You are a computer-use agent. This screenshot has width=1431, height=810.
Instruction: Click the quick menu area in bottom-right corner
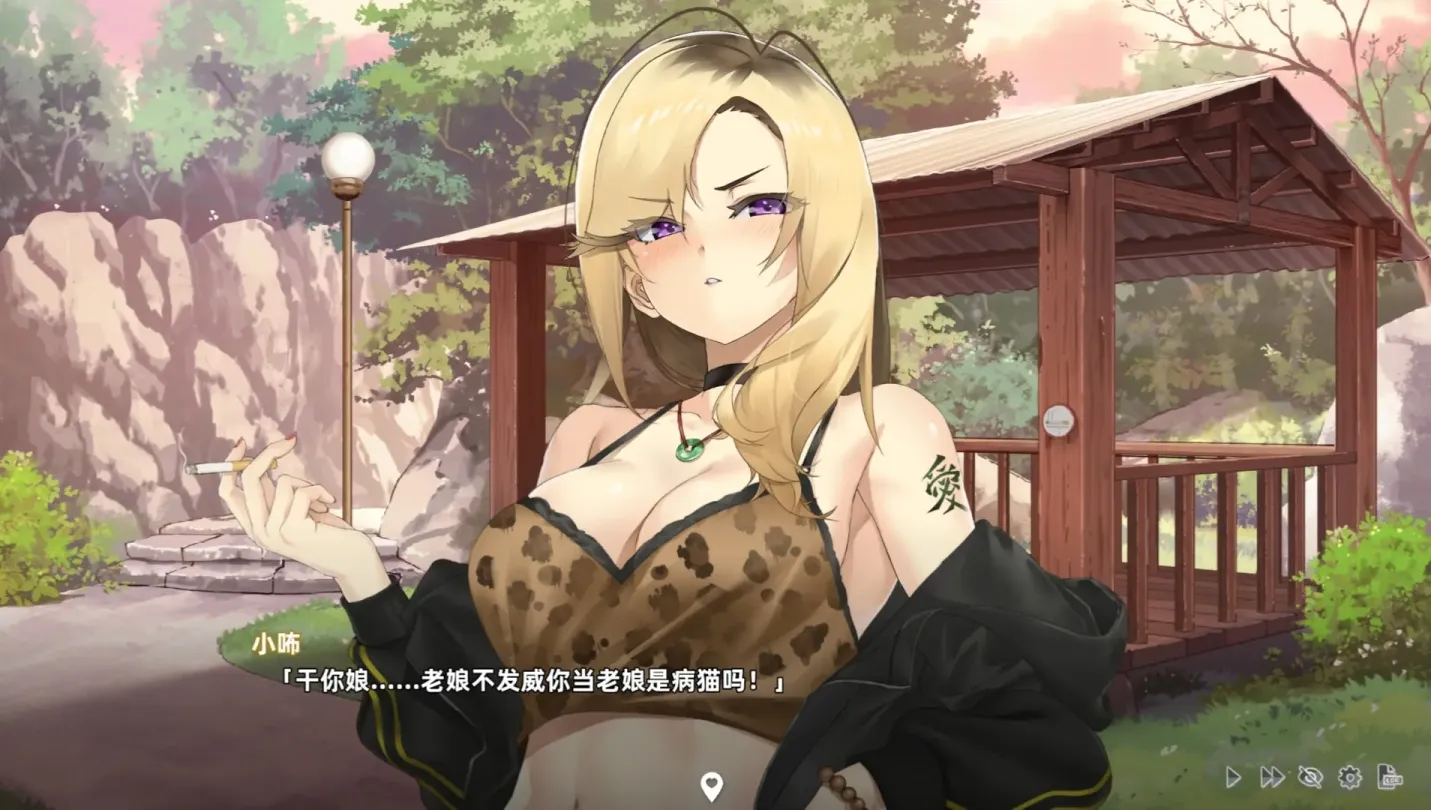[1310, 777]
